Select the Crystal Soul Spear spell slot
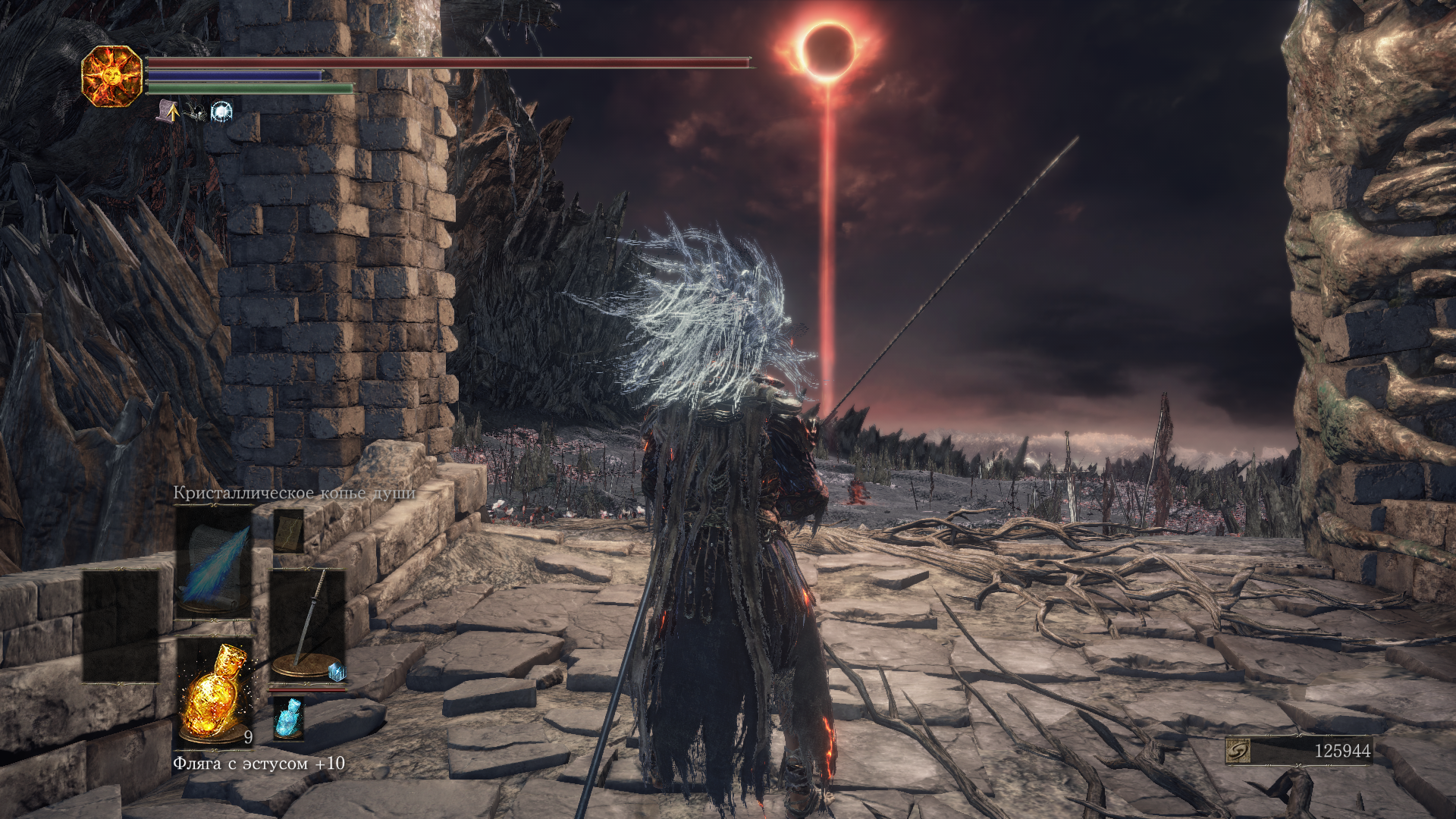1456x819 pixels. click(x=214, y=562)
